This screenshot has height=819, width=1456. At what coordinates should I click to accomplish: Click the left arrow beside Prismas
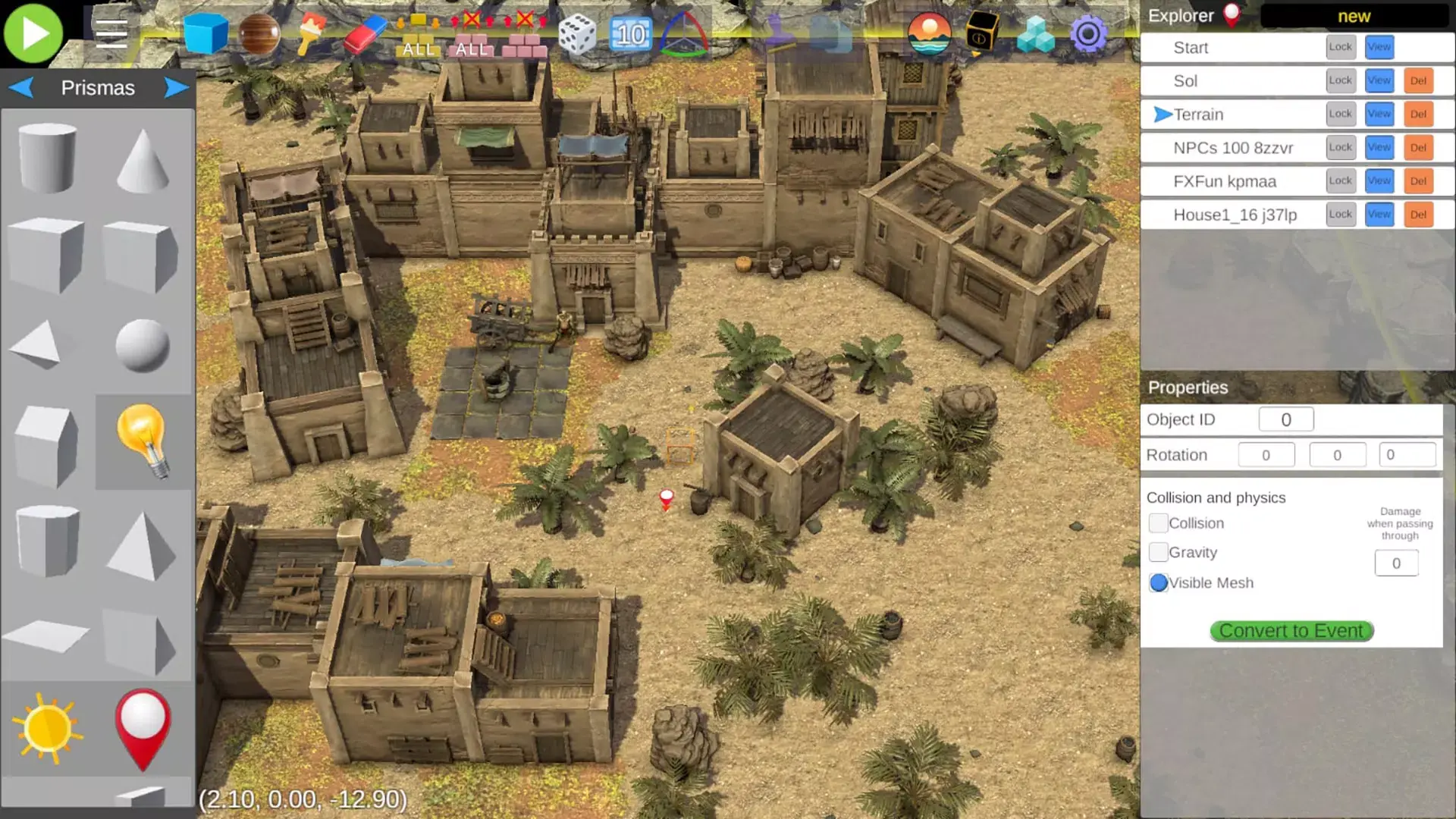[x=21, y=87]
